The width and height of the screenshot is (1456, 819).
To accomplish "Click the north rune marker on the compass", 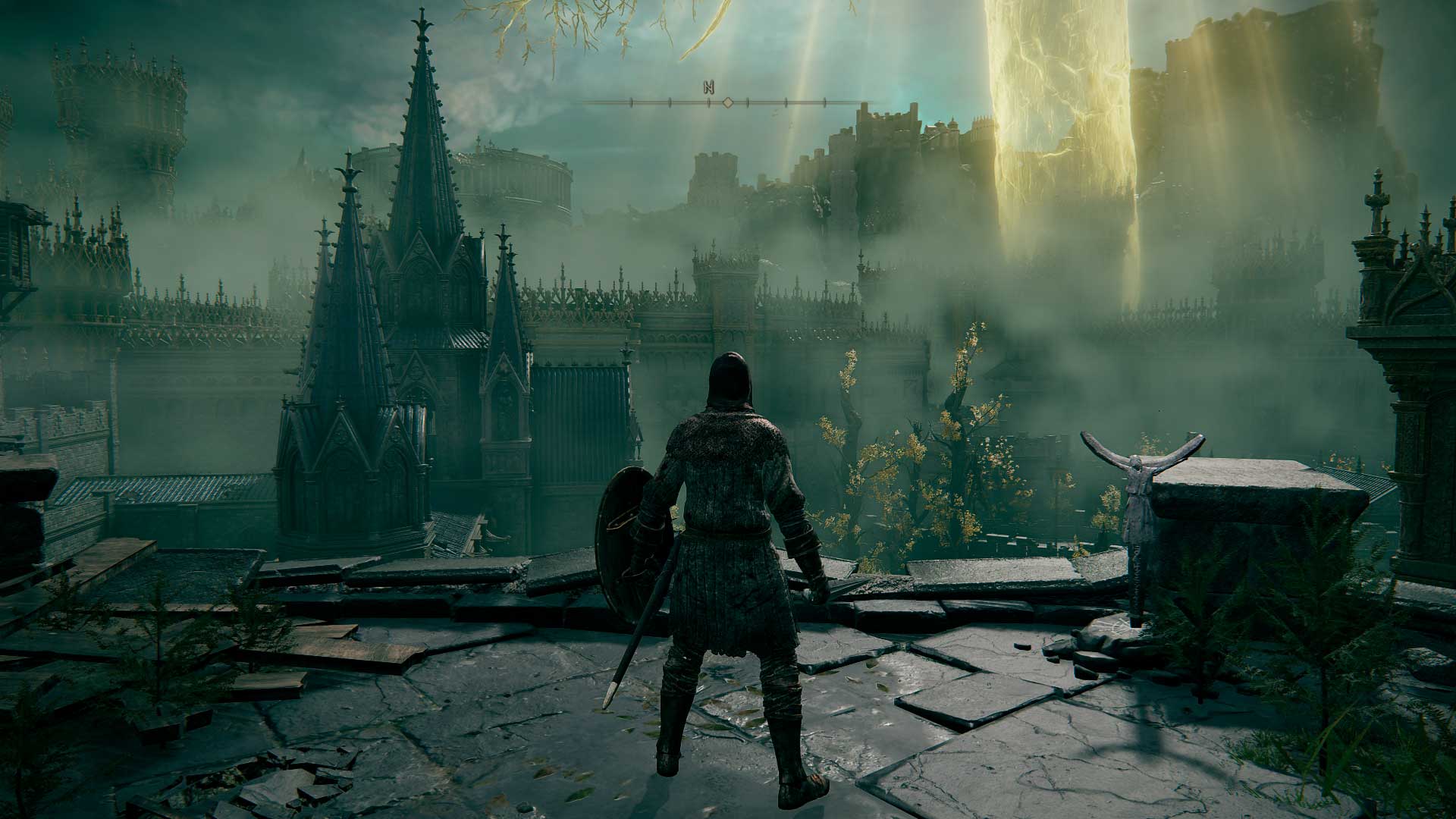I will point(708,87).
